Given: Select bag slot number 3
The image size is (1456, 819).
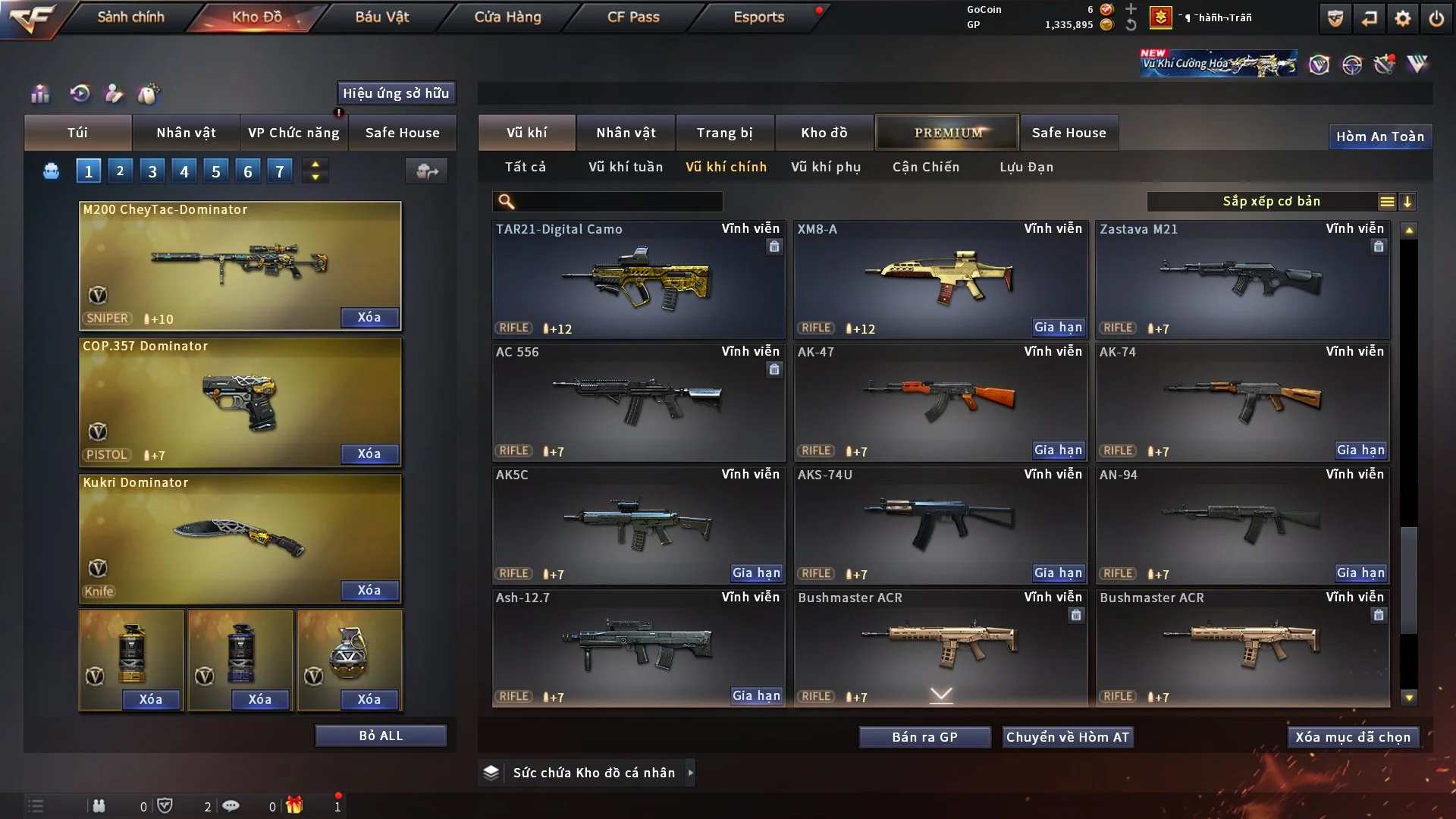Looking at the screenshot, I should point(152,171).
